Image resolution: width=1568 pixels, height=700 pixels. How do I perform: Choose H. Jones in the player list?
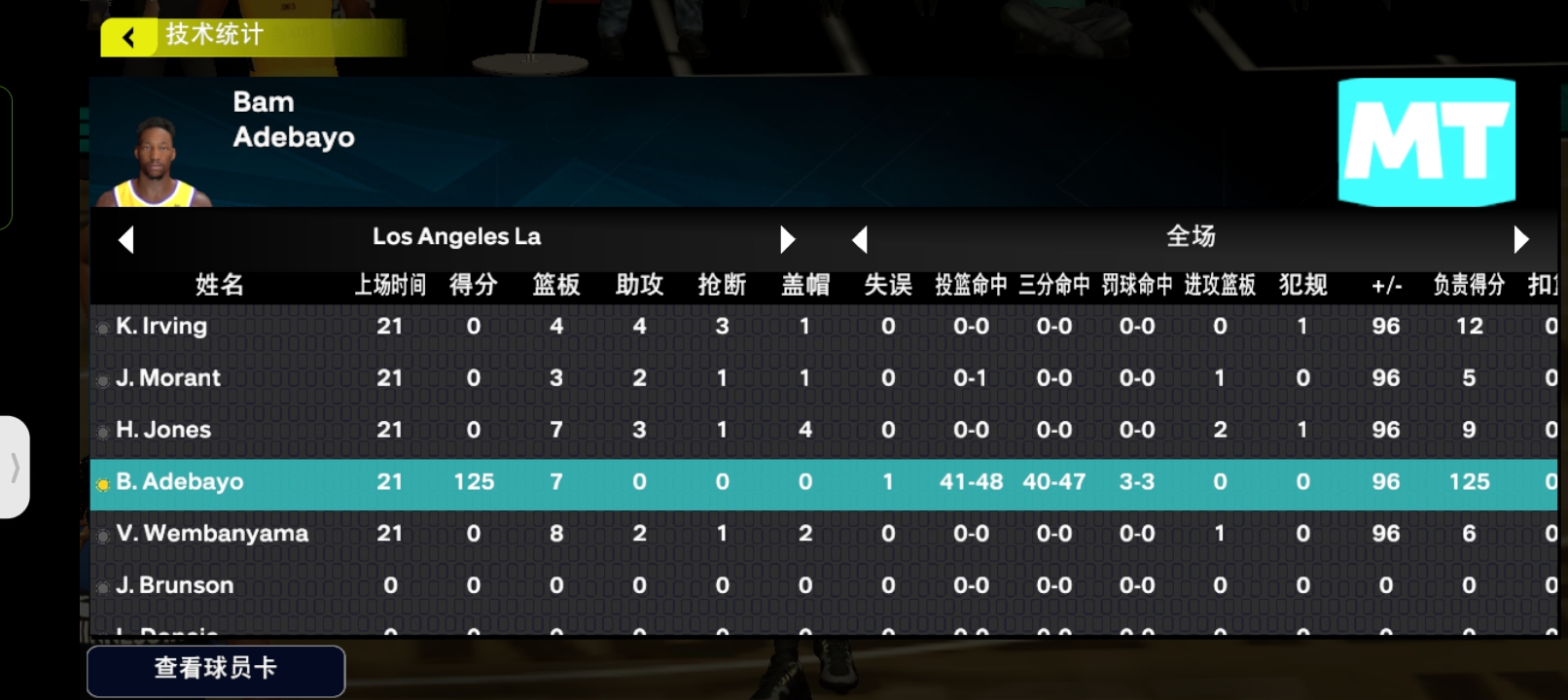coord(163,430)
